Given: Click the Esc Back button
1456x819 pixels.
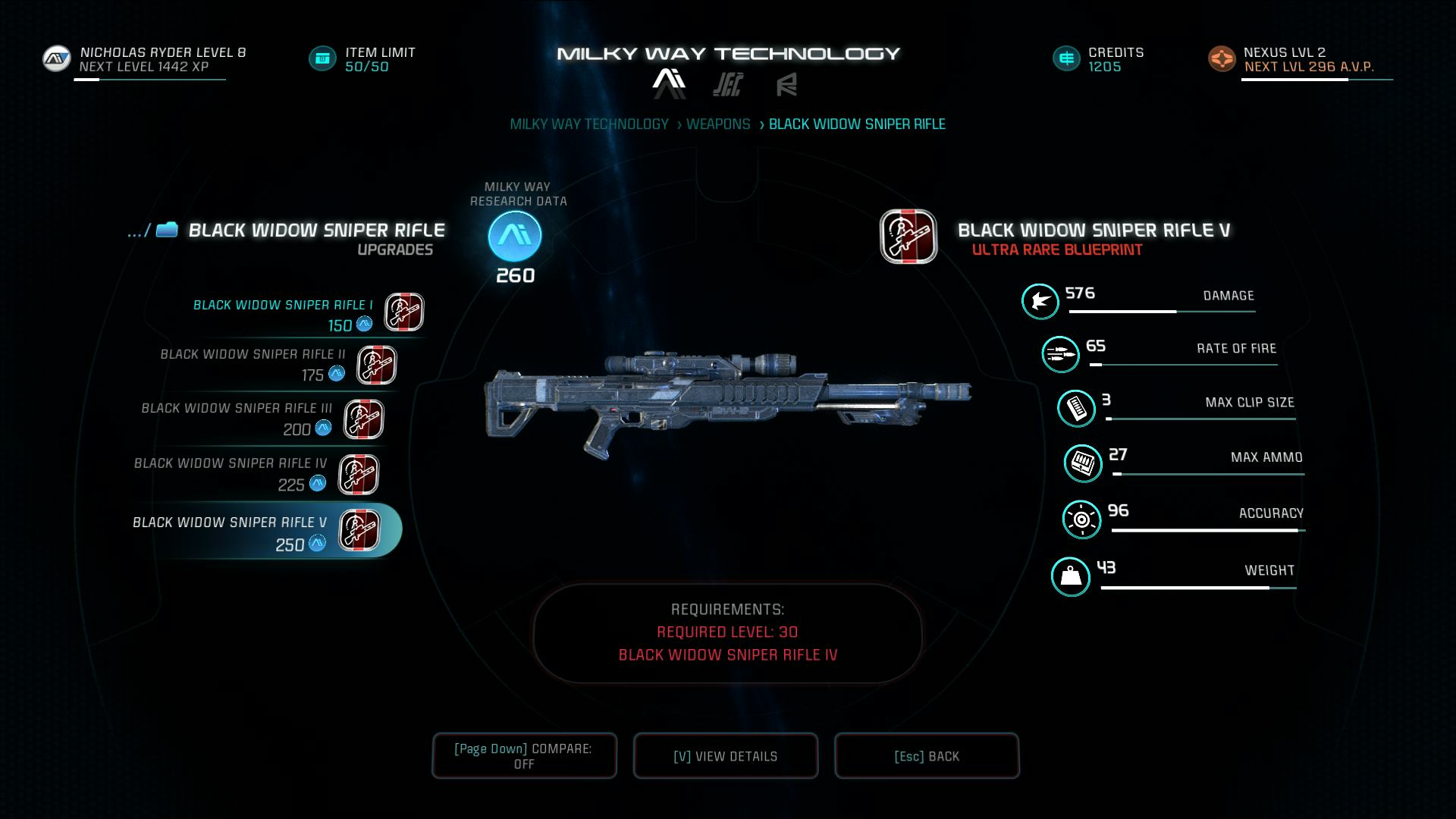Looking at the screenshot, I should 927,755.
